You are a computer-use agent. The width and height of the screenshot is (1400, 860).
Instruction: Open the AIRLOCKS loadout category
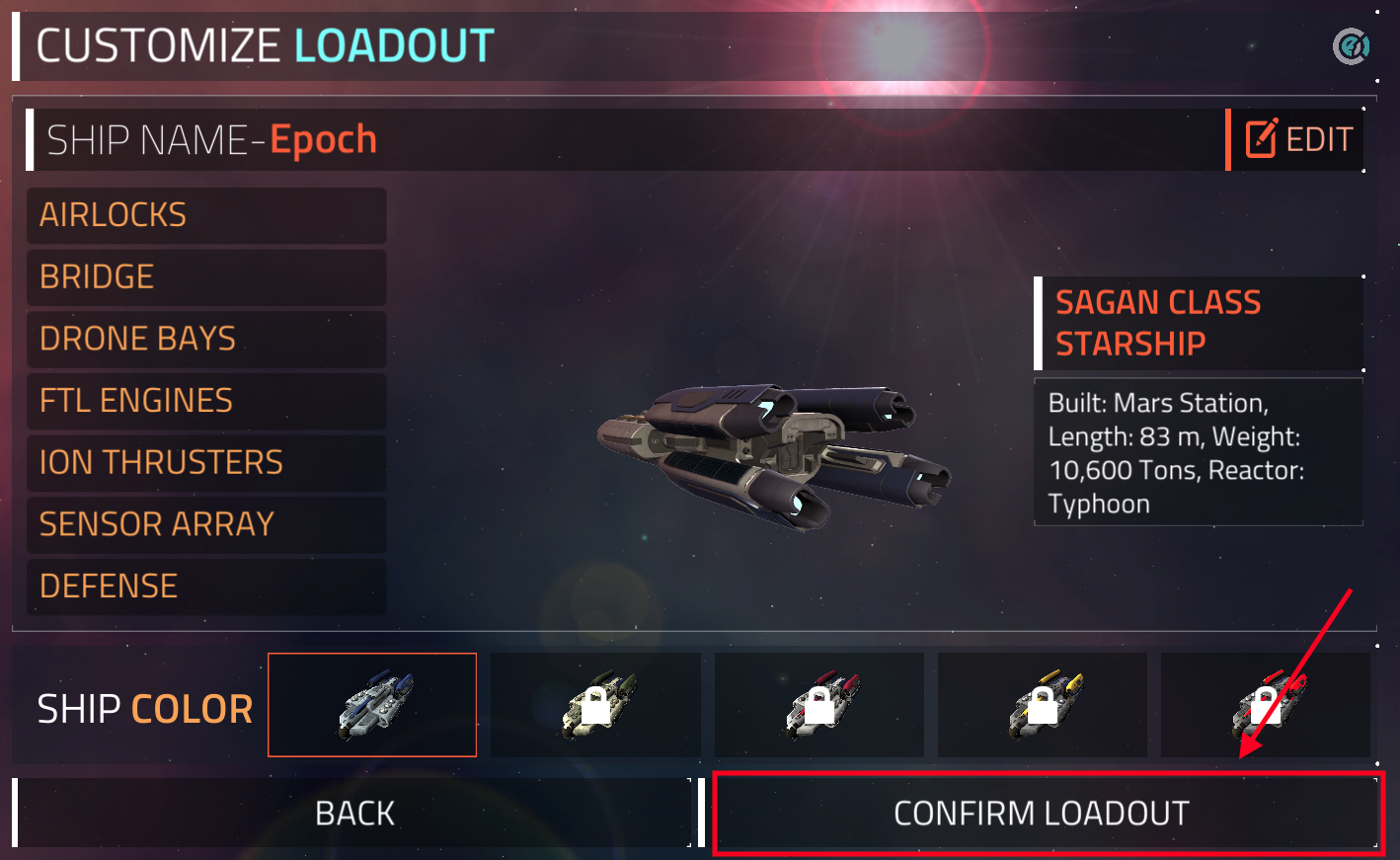point(205,215)
